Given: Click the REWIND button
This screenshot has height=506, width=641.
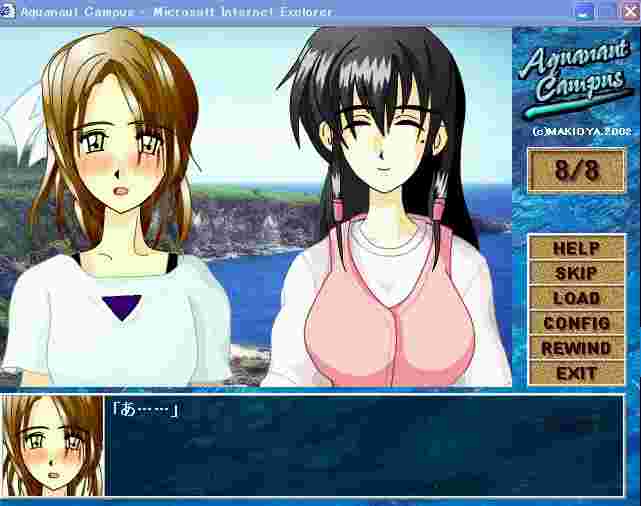Looking at the screenshot, I should tap(576, 348).
